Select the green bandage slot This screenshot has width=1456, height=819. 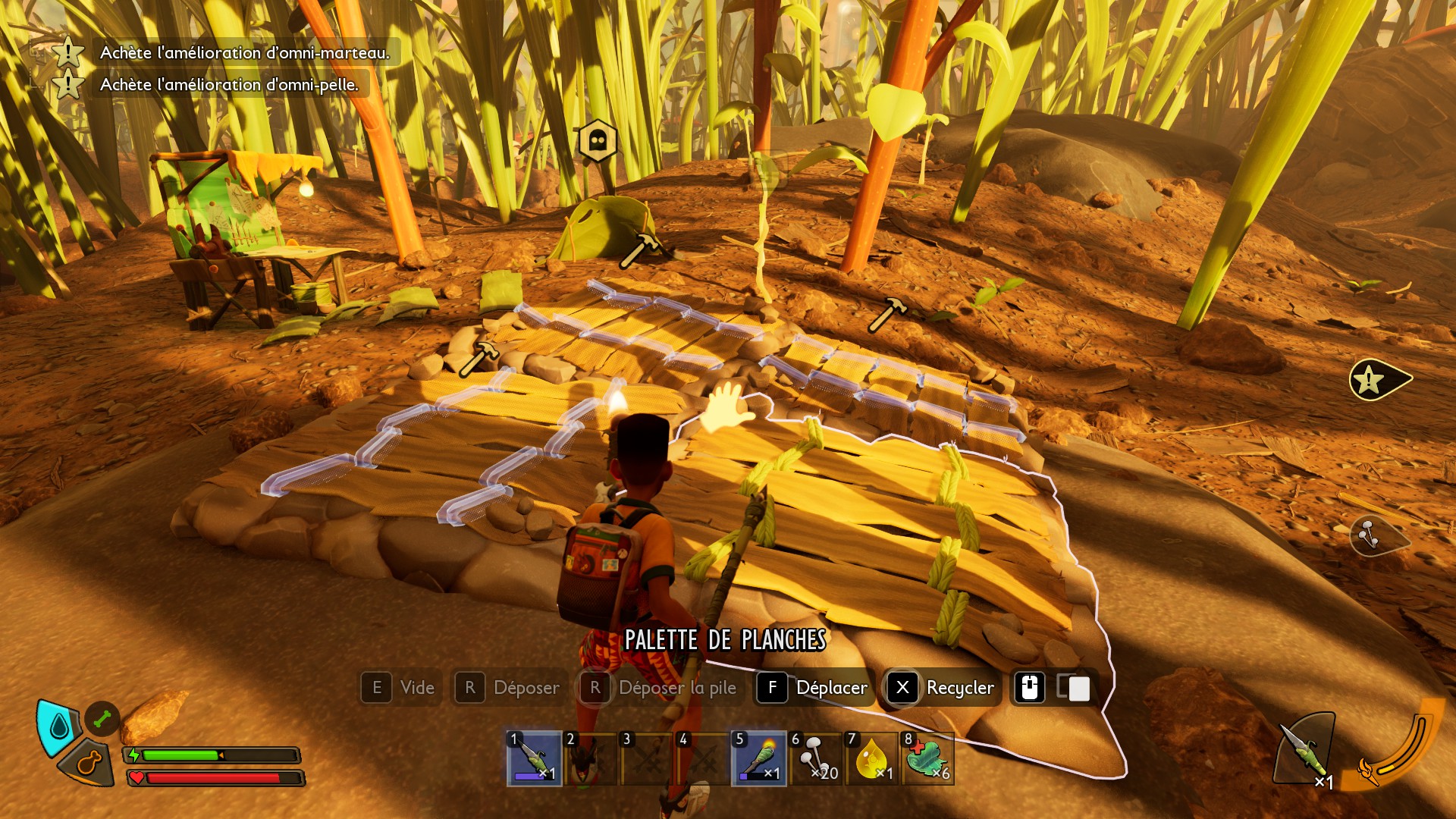(928, 758)
